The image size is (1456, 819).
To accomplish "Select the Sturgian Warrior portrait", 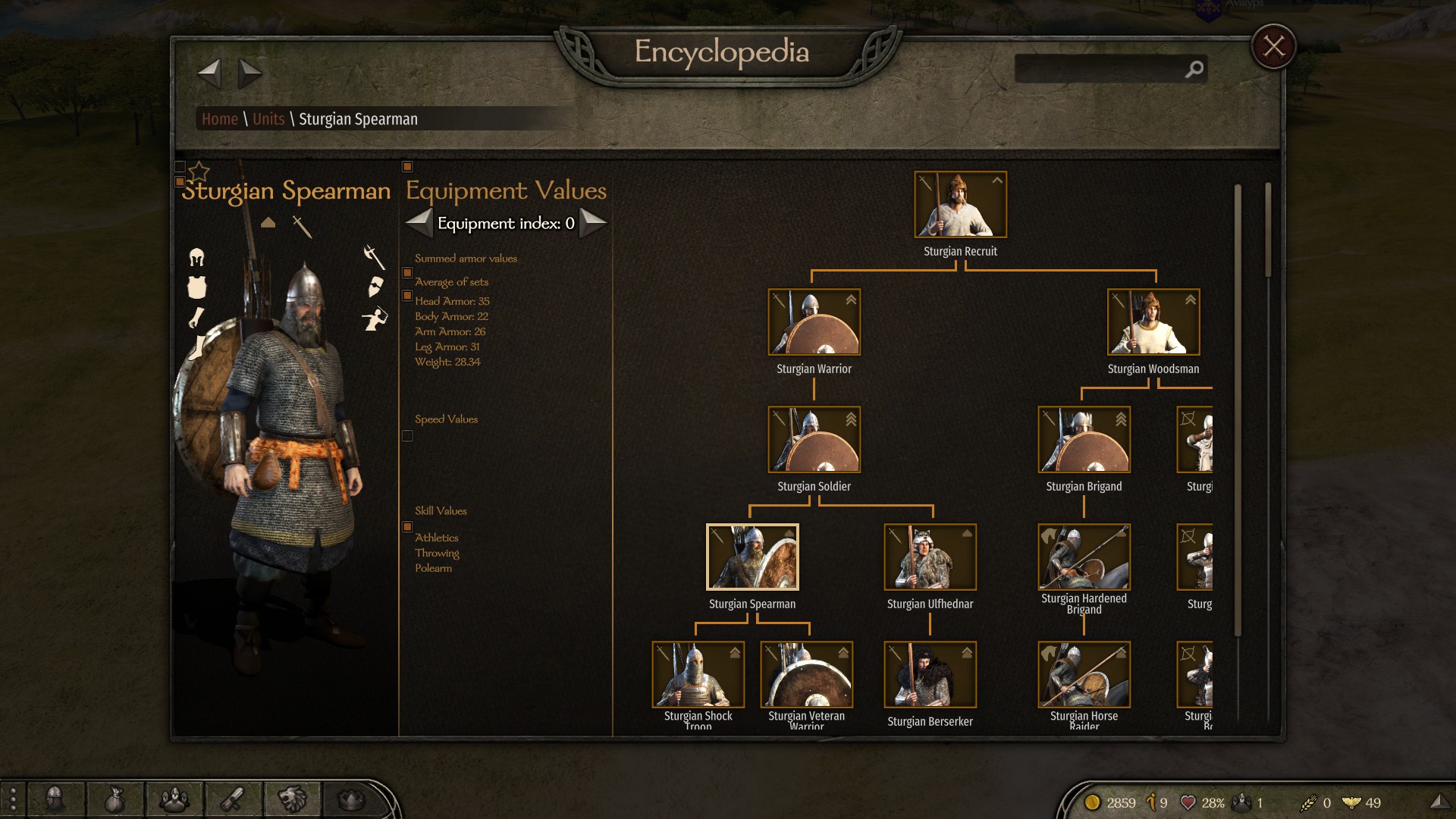I will (814, 322).
